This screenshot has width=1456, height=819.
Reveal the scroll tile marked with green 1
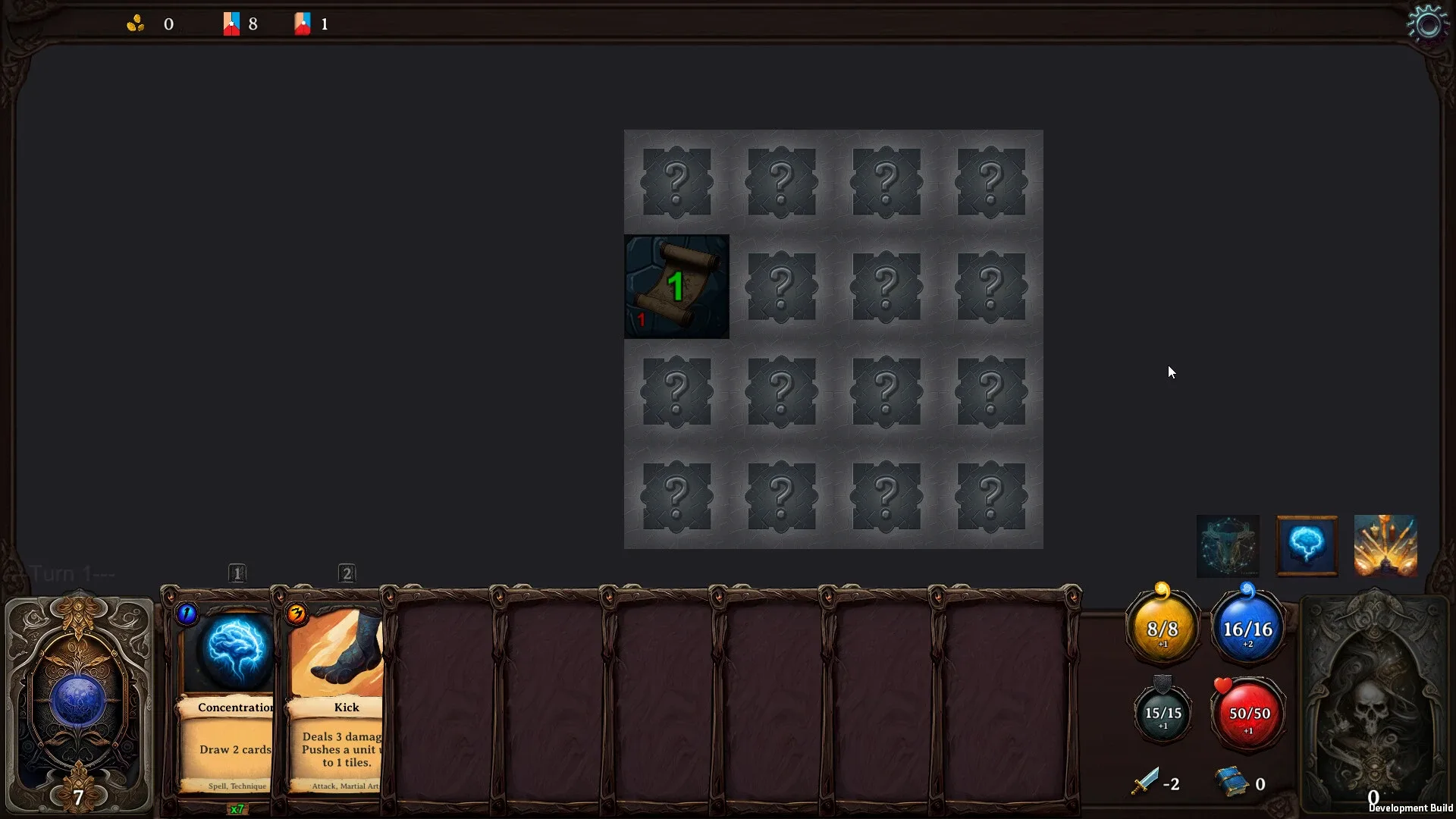tap(676, 287)
